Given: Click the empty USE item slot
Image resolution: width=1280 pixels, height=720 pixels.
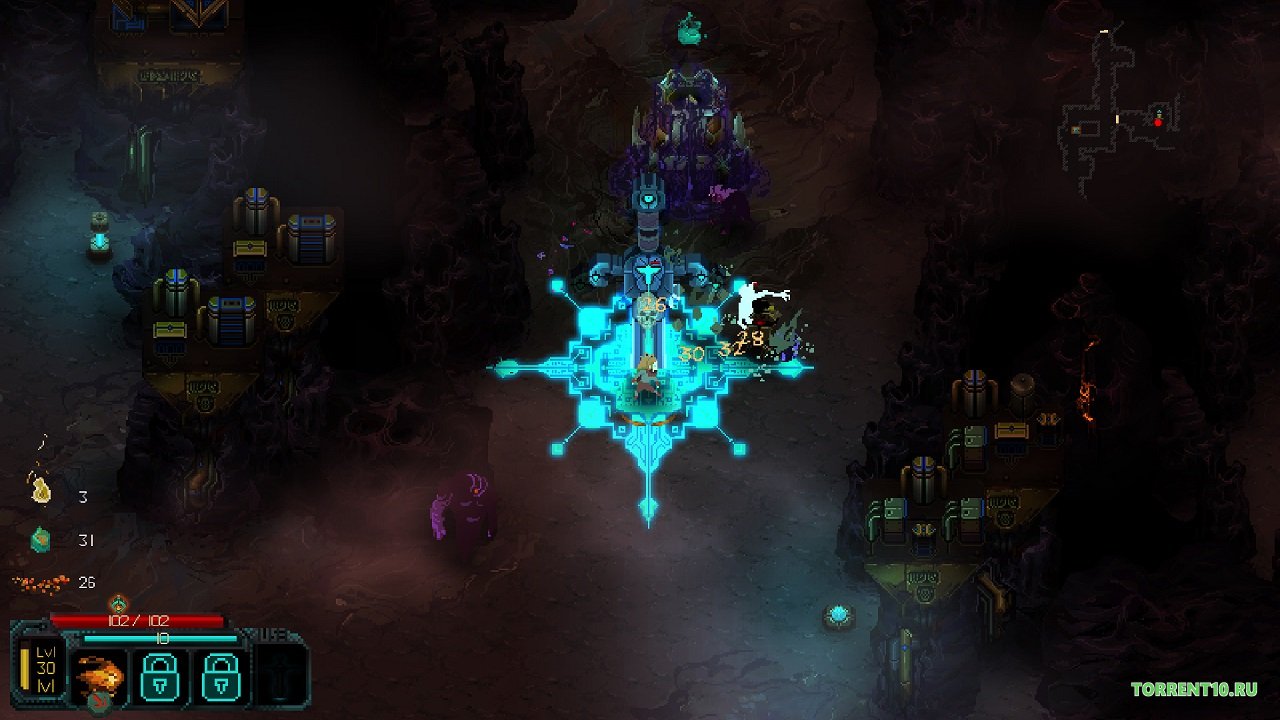Looking at the screenshot, I should point(279,675).
